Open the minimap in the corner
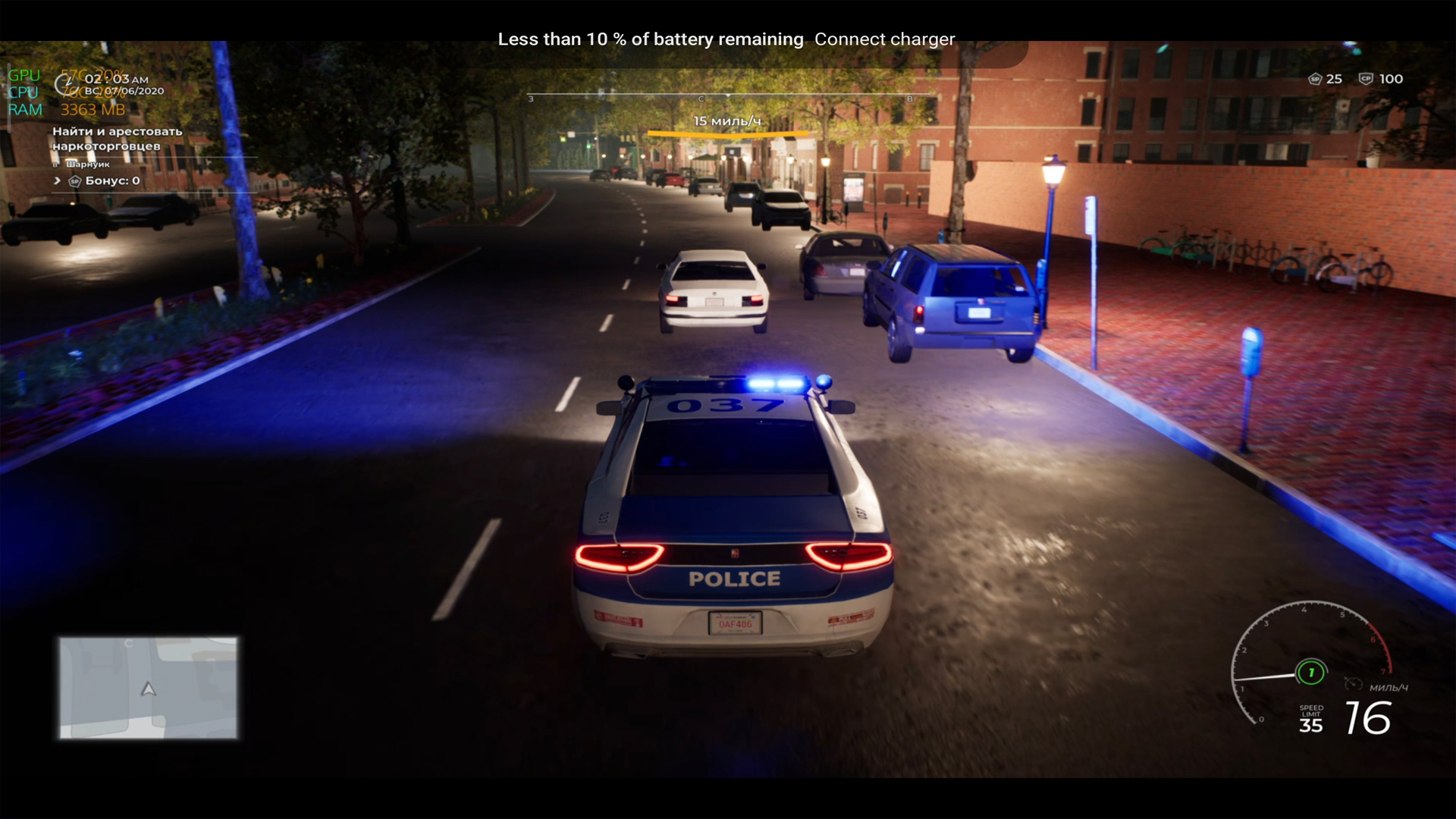Viewport: 1456px width, 819px height. tap(149, 687)
